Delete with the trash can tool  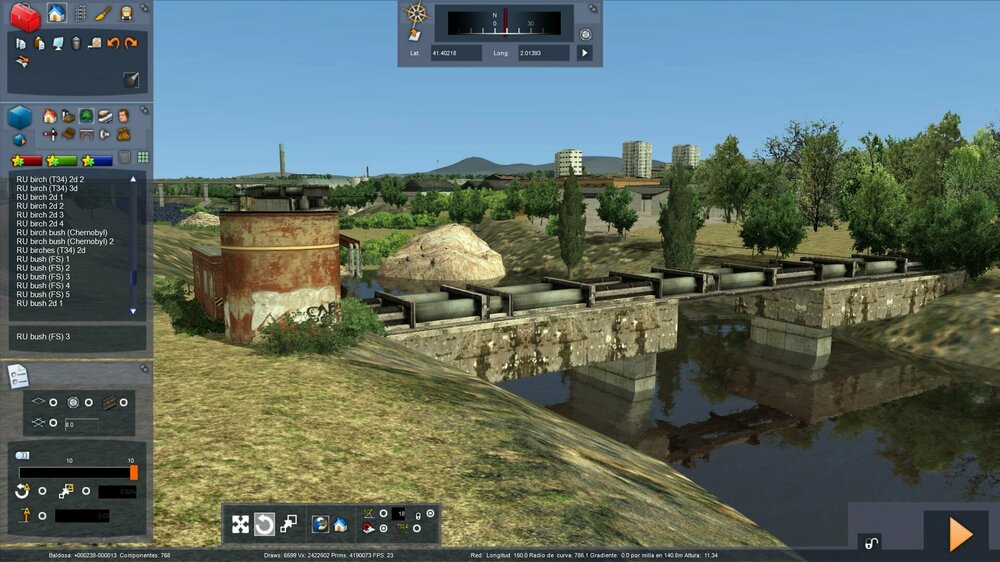click(76, 43)
